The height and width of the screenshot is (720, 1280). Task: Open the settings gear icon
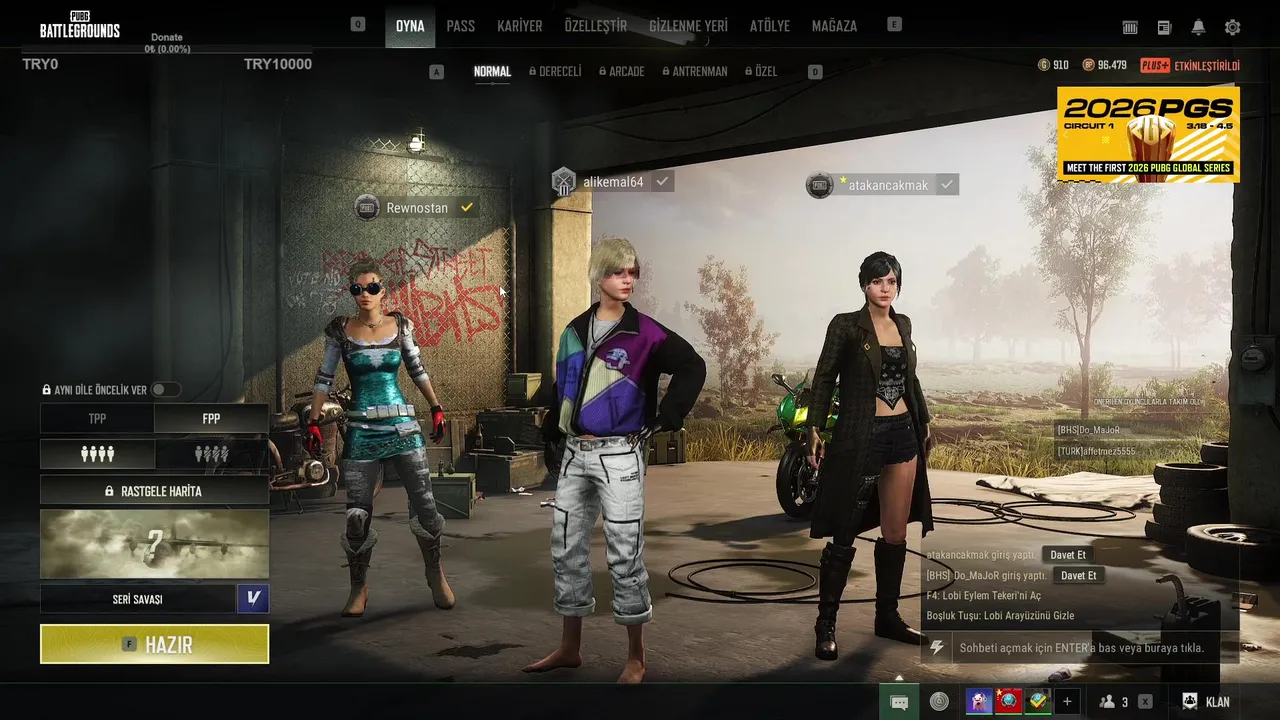tap(1232, 27)
